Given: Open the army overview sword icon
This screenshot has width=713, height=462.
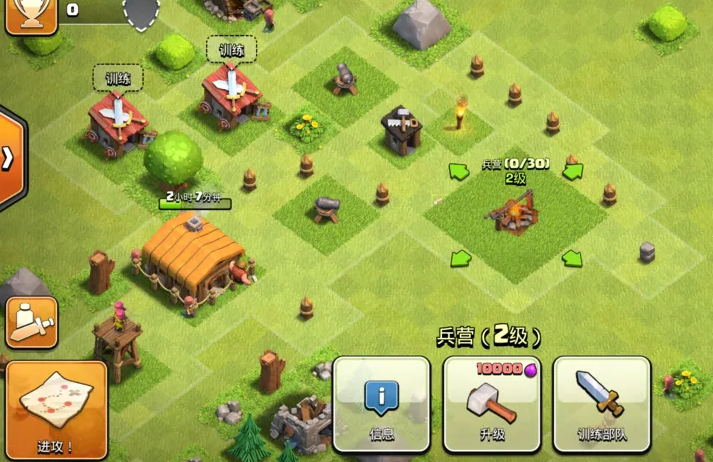Looking at the screenshot, I should 31,322.
